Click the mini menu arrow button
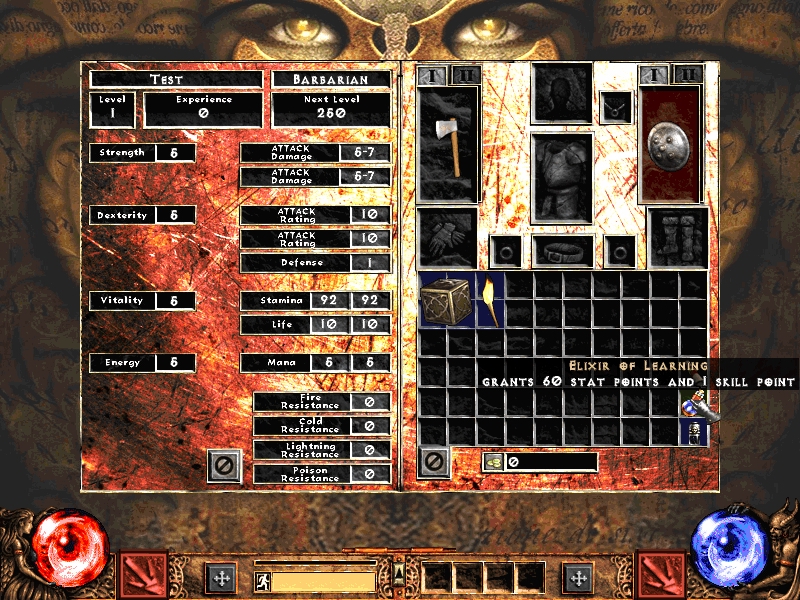 coord(399,572)
